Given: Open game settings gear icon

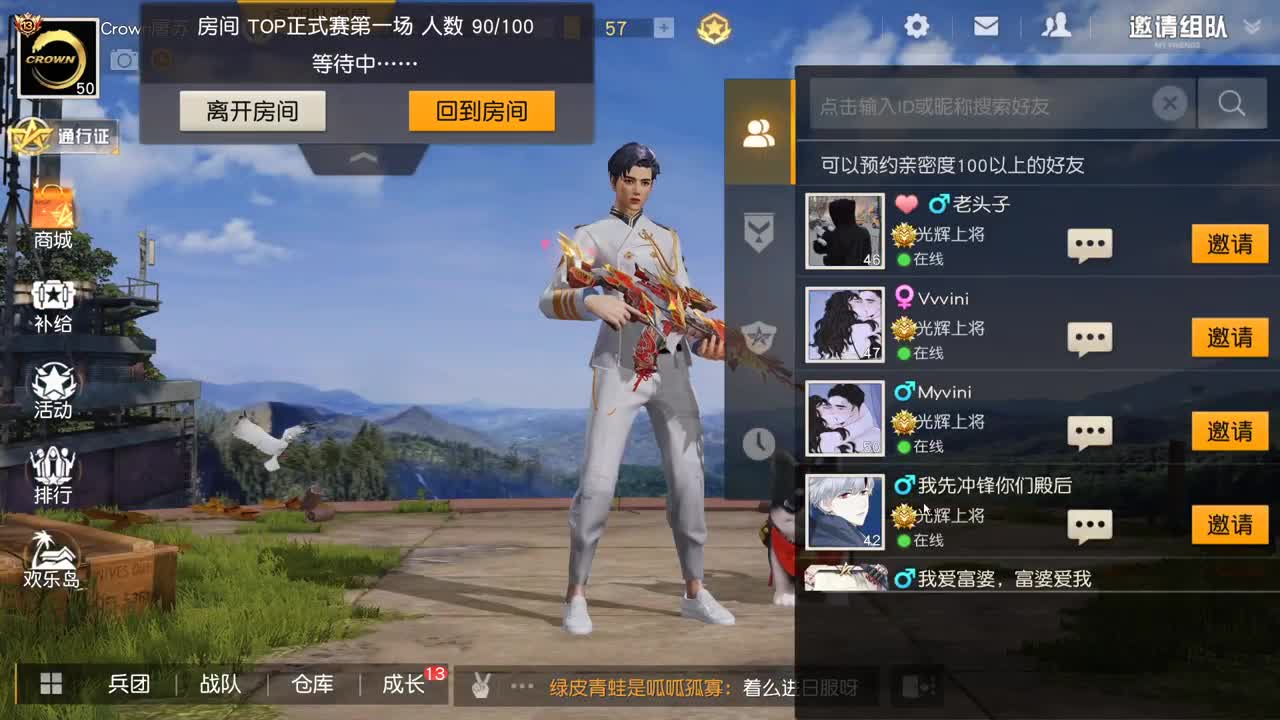Looking at the screenshot, I should tap(916, 27).
